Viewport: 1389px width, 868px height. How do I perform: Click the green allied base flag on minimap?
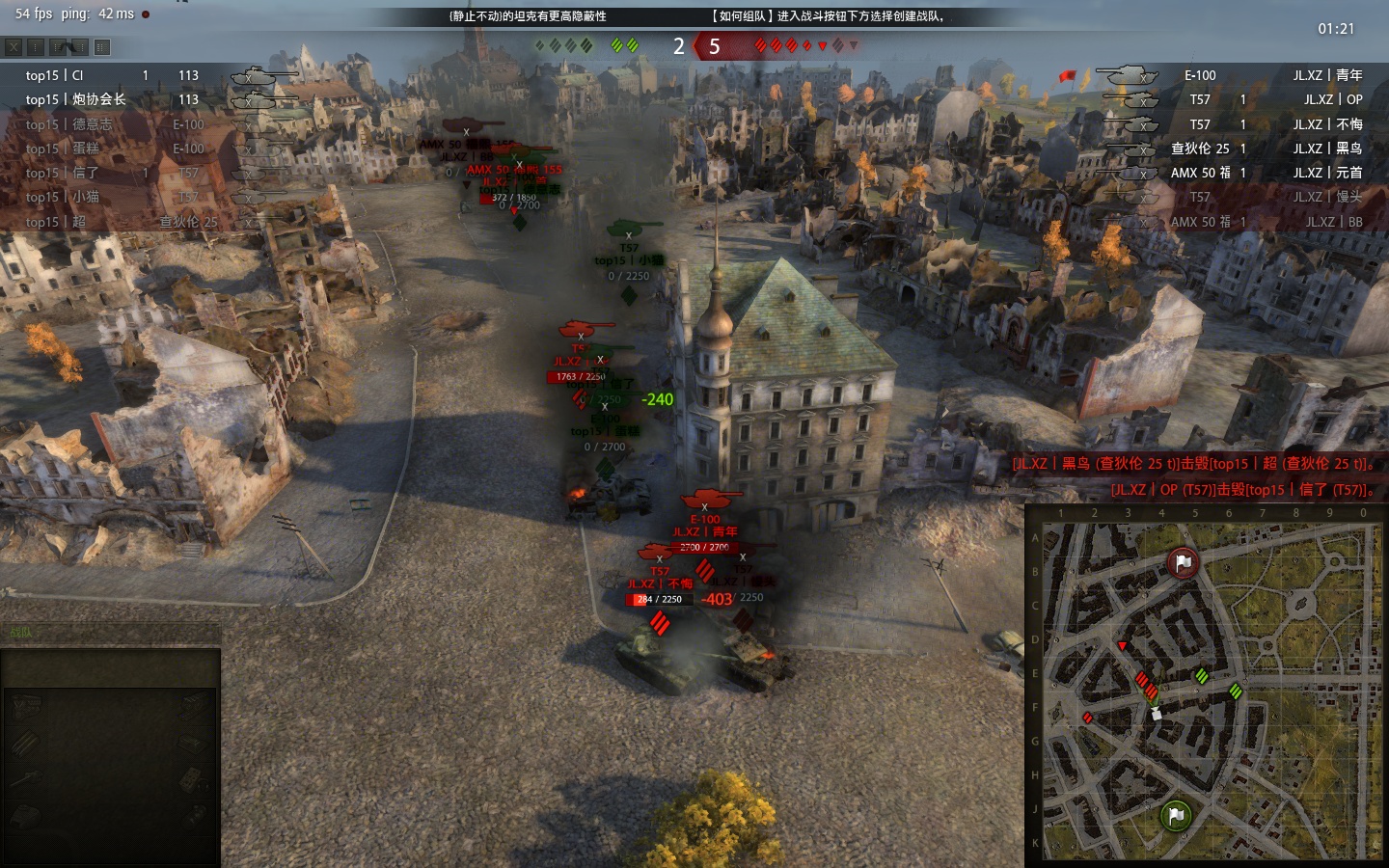(1175, 816)
